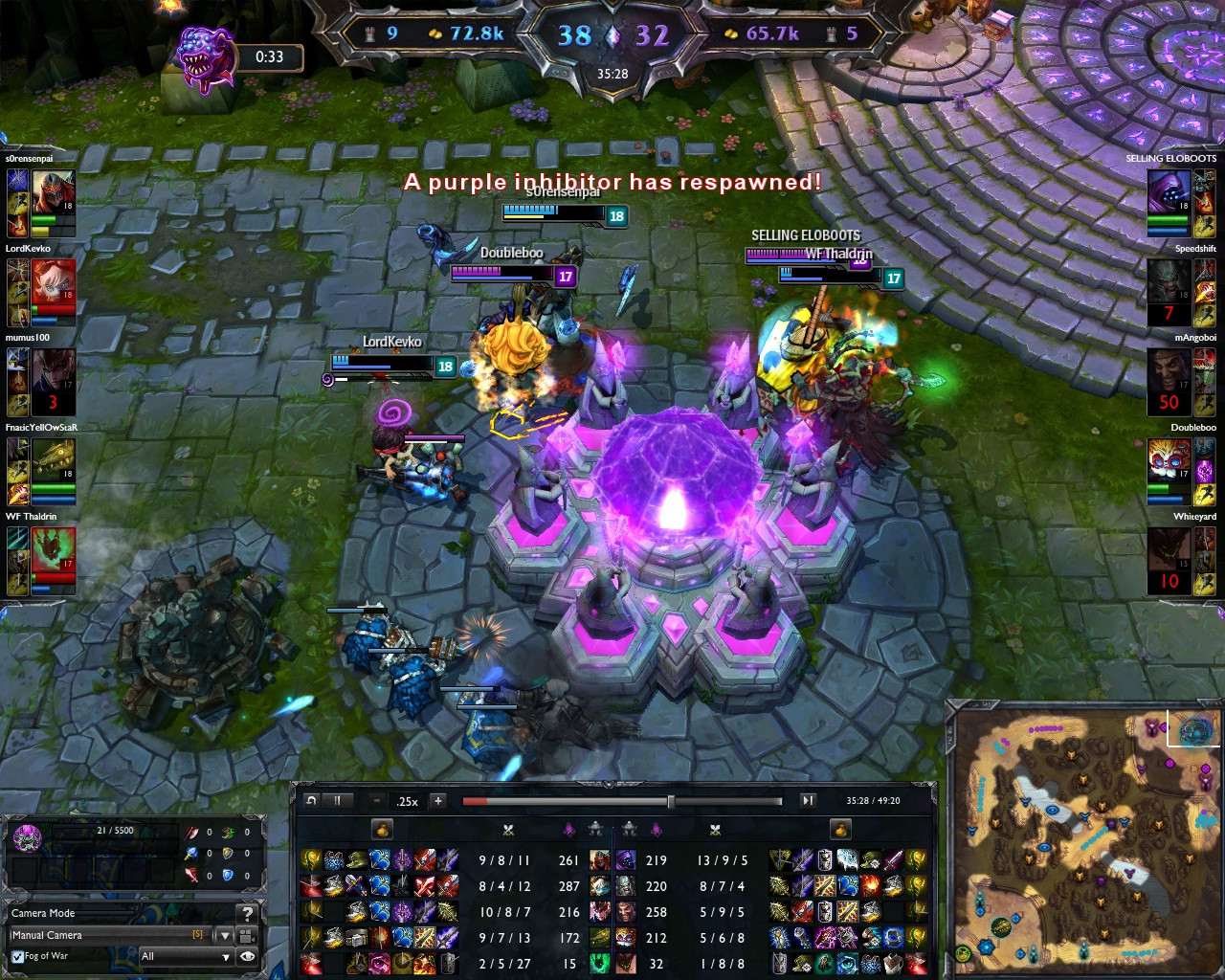Open the fog of war team dropdown showing All
Image resolution: width=1225 pixels, height=980 pixels.
coord(186,956)
